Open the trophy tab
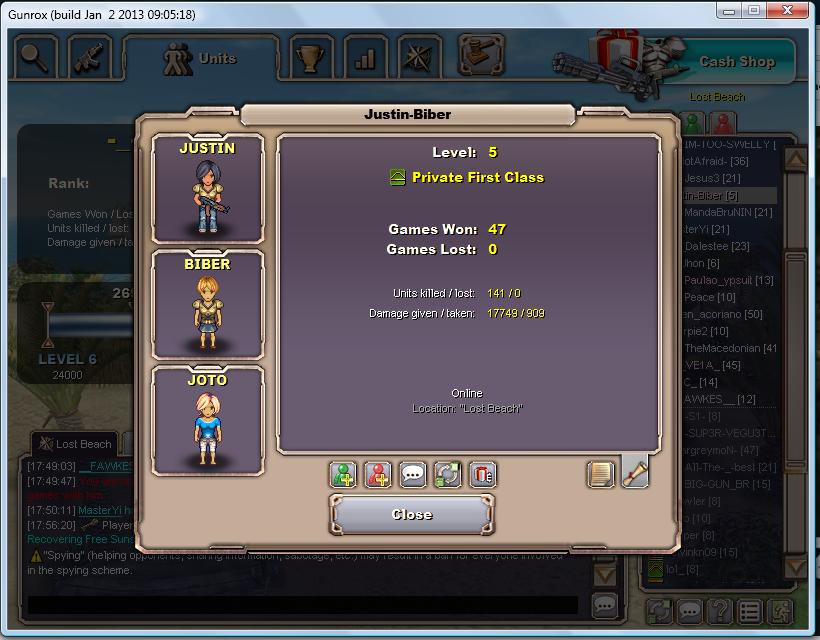Screen dimensions: 820x640 tap(313, 56)
